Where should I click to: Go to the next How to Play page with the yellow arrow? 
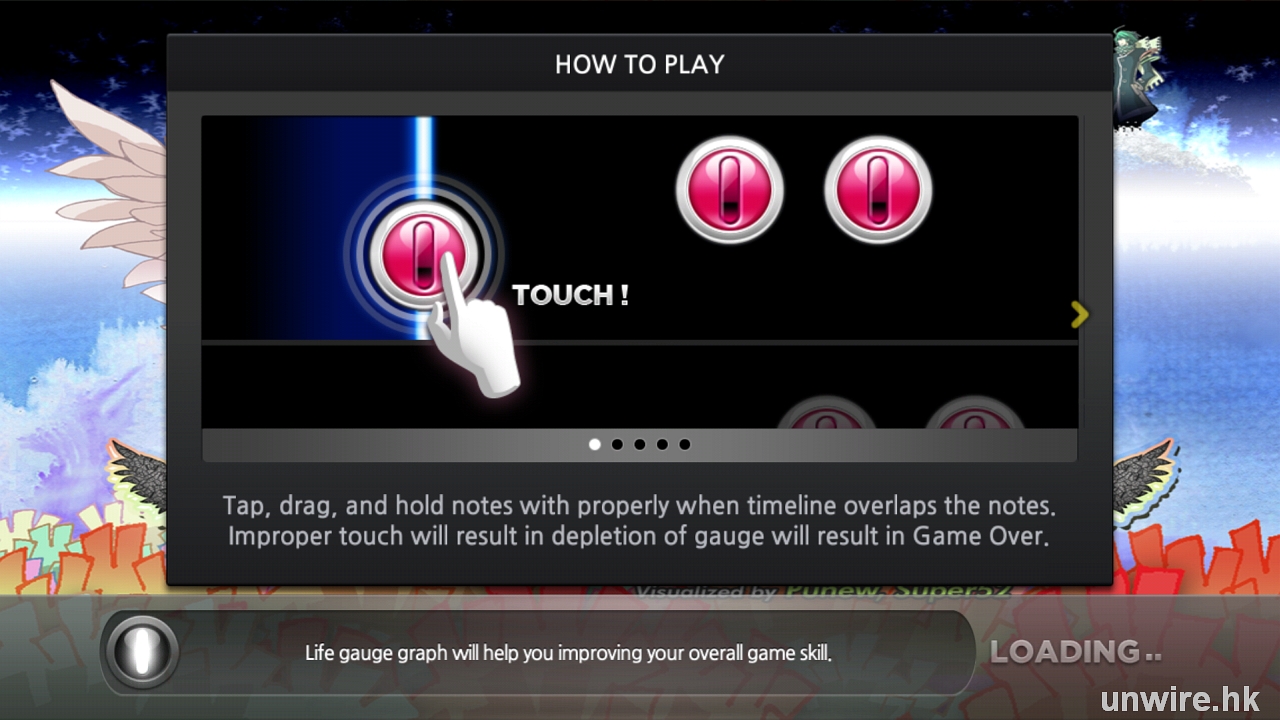coord(1079,315)
